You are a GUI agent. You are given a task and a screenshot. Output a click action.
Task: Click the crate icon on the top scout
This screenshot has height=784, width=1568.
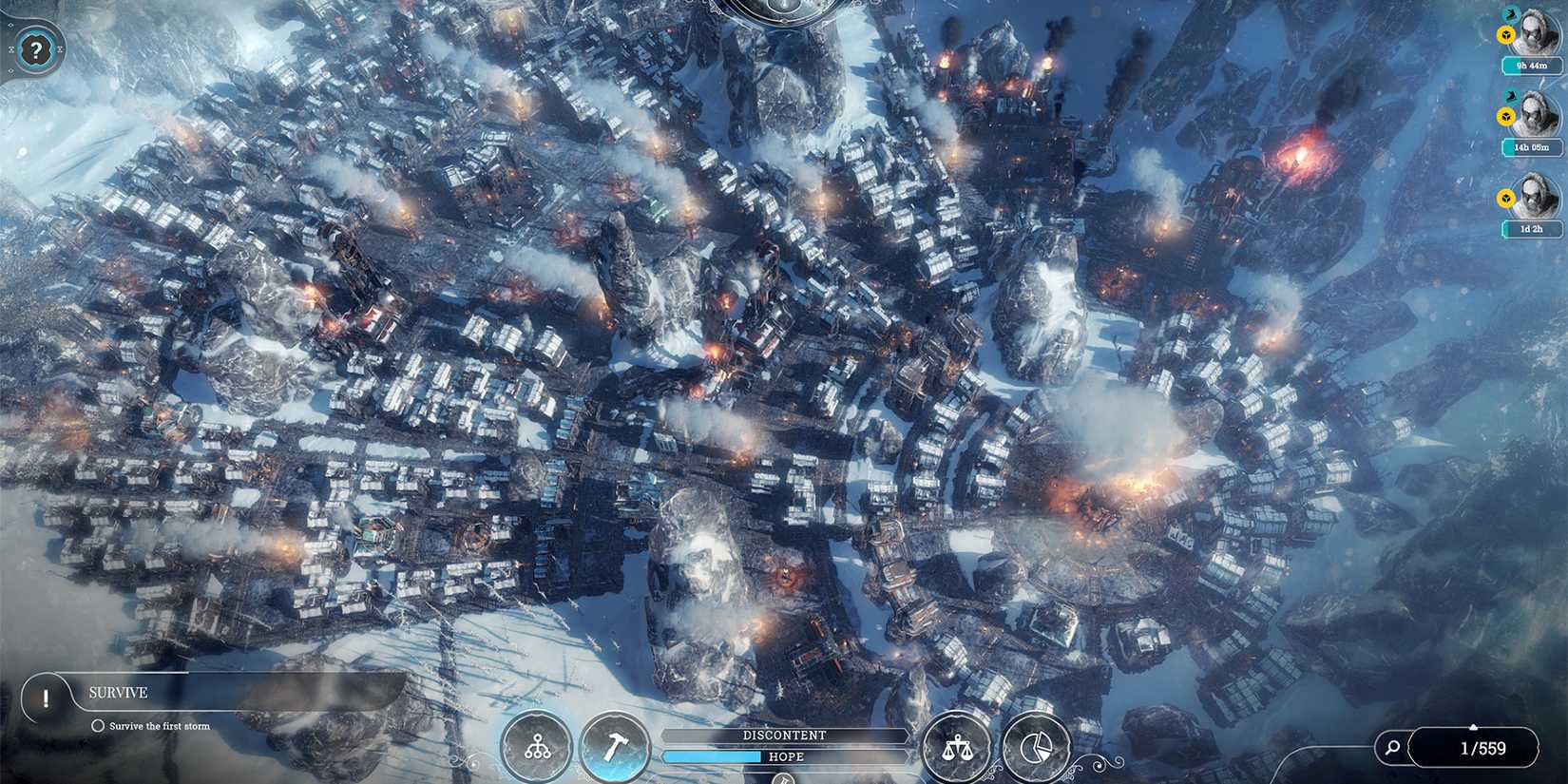click(x=1505, y=34)
